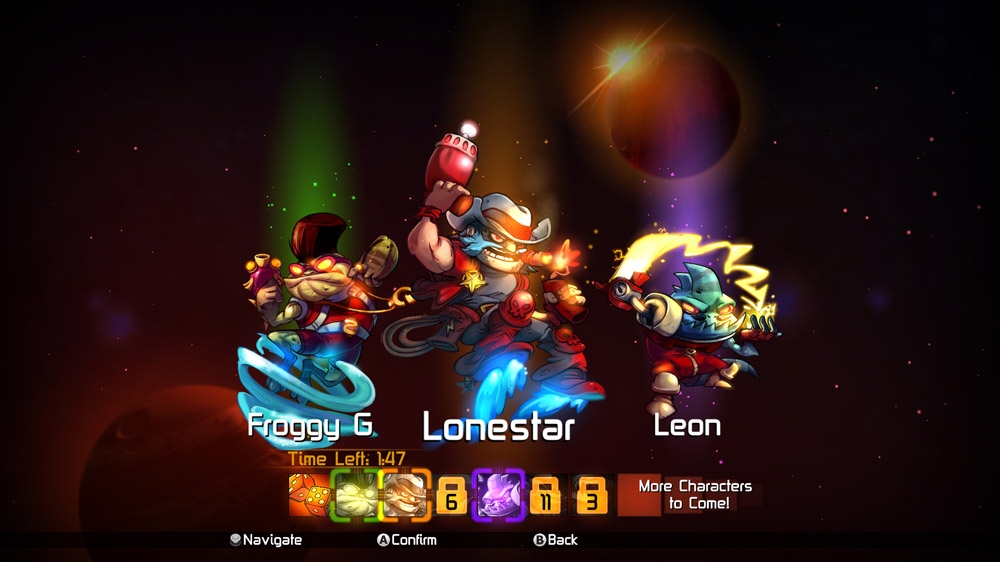The height and width of the screenshot is (562, 1000).
Task: Pick the Lonestar cowboy portrait tile
Action: click(404, 494)
